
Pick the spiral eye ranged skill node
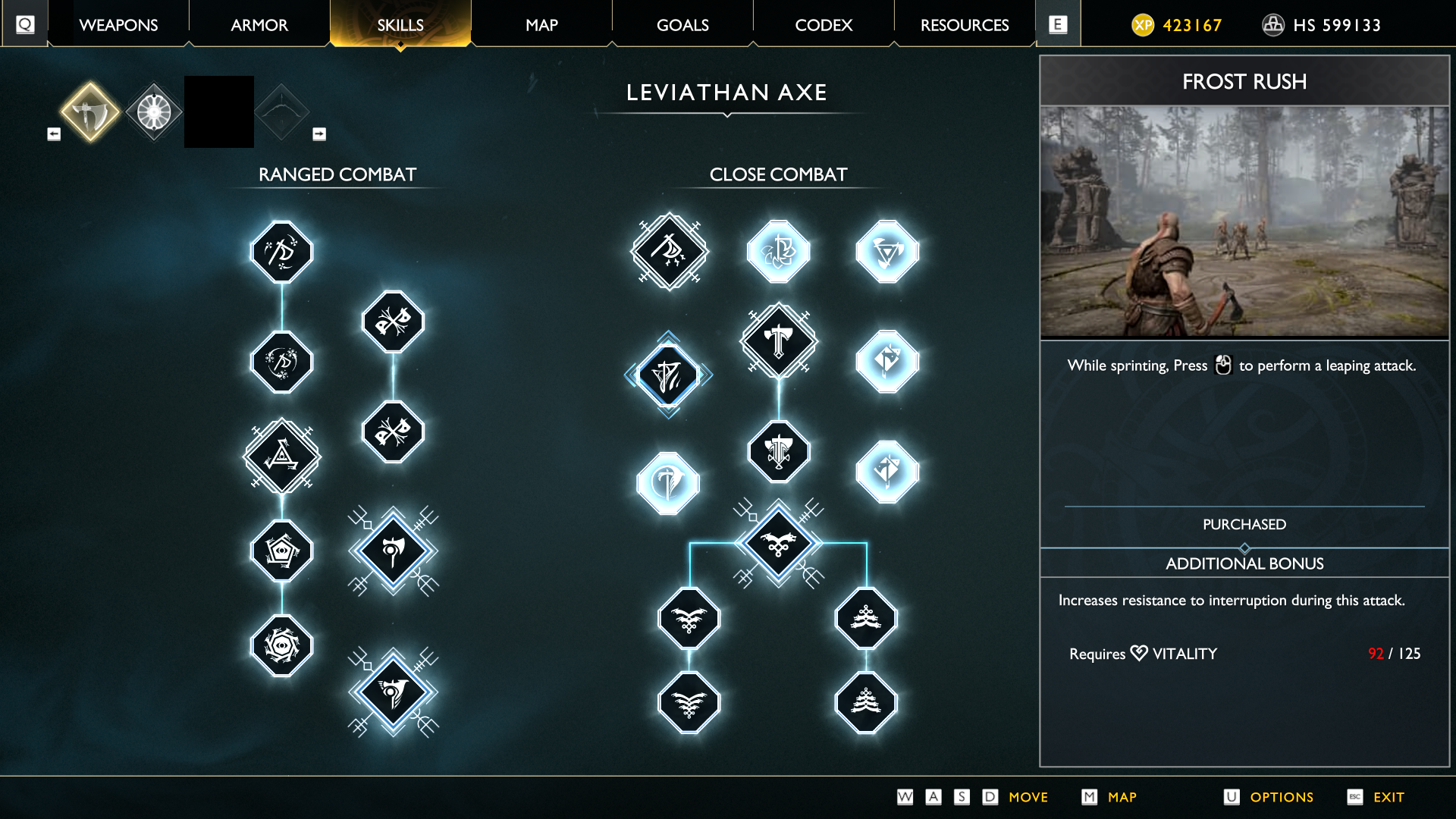(x=282, y=646)
